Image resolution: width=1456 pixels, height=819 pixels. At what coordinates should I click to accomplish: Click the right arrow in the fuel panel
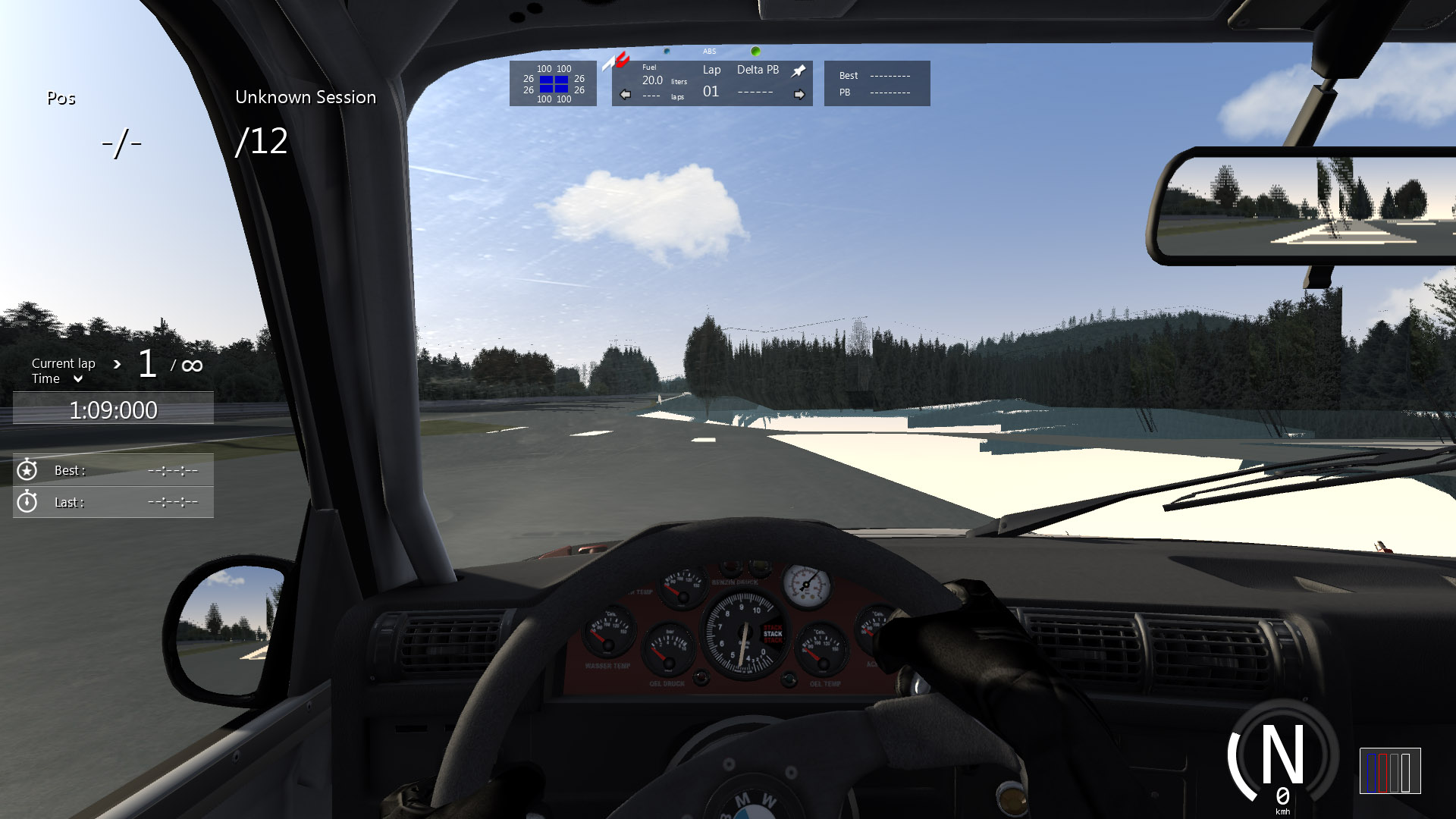pos(799,95)
